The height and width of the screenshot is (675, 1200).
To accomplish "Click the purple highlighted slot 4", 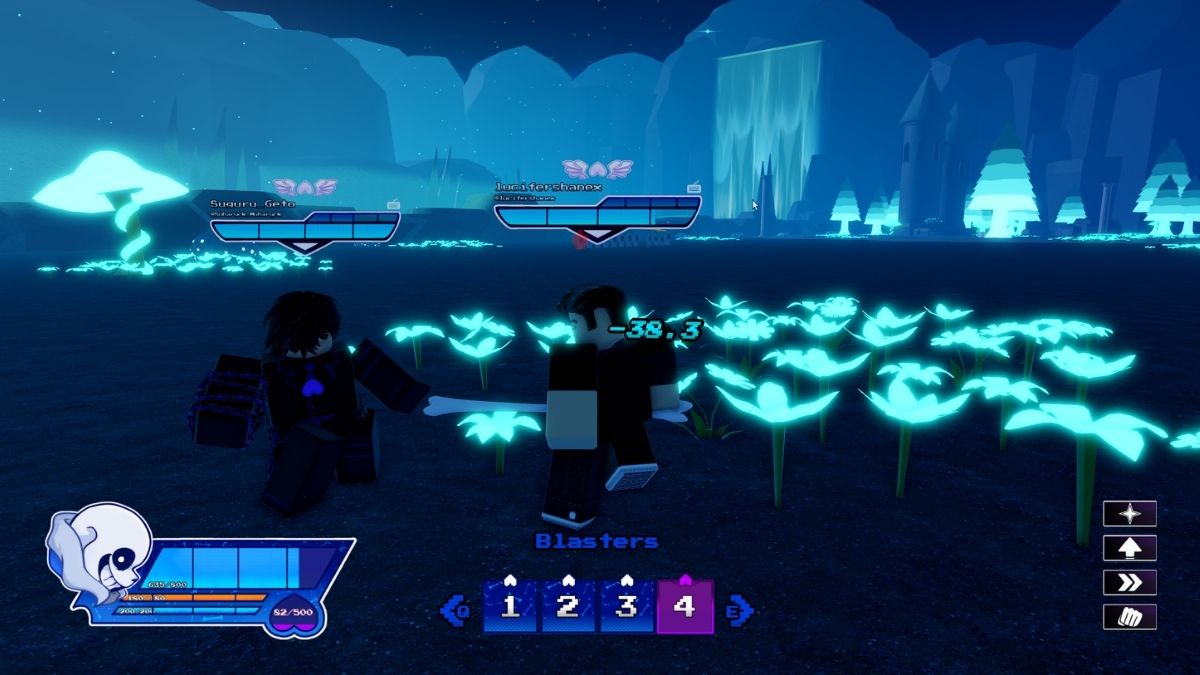I will [684, 607].
